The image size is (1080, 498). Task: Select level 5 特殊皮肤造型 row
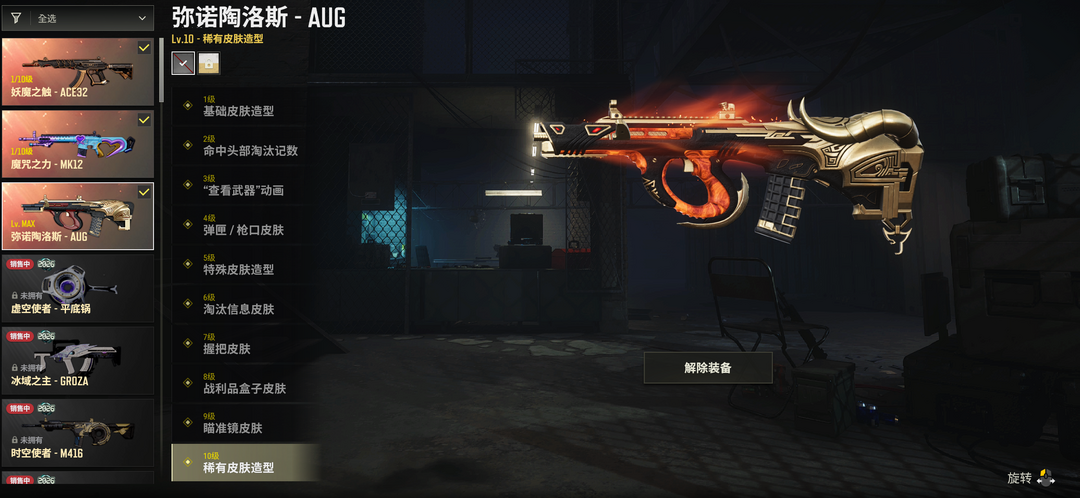245,264
